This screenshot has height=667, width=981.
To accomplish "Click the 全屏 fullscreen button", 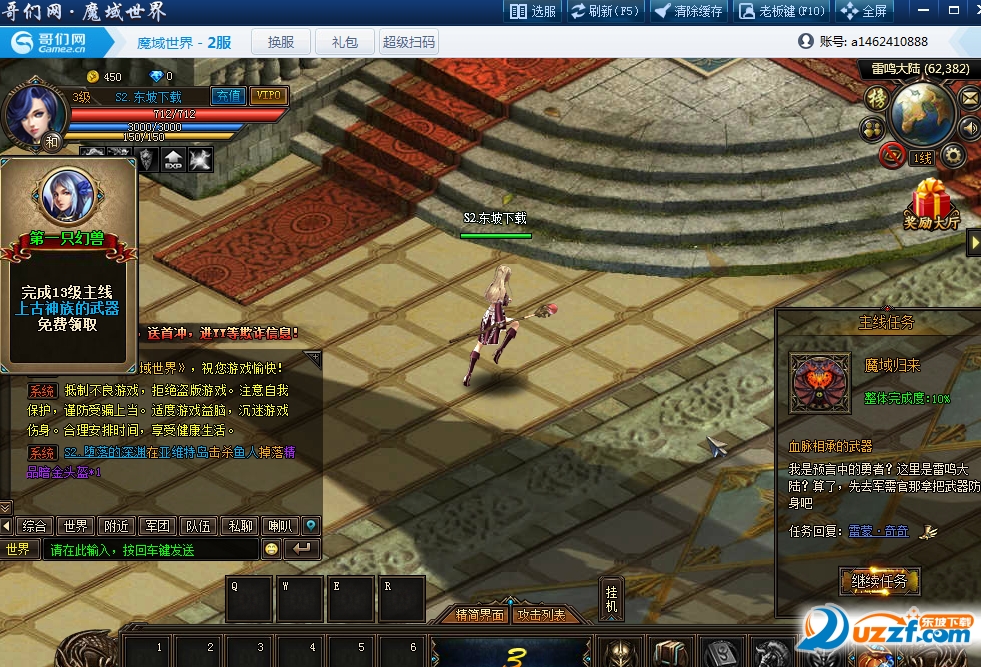I will click(865, 12).
